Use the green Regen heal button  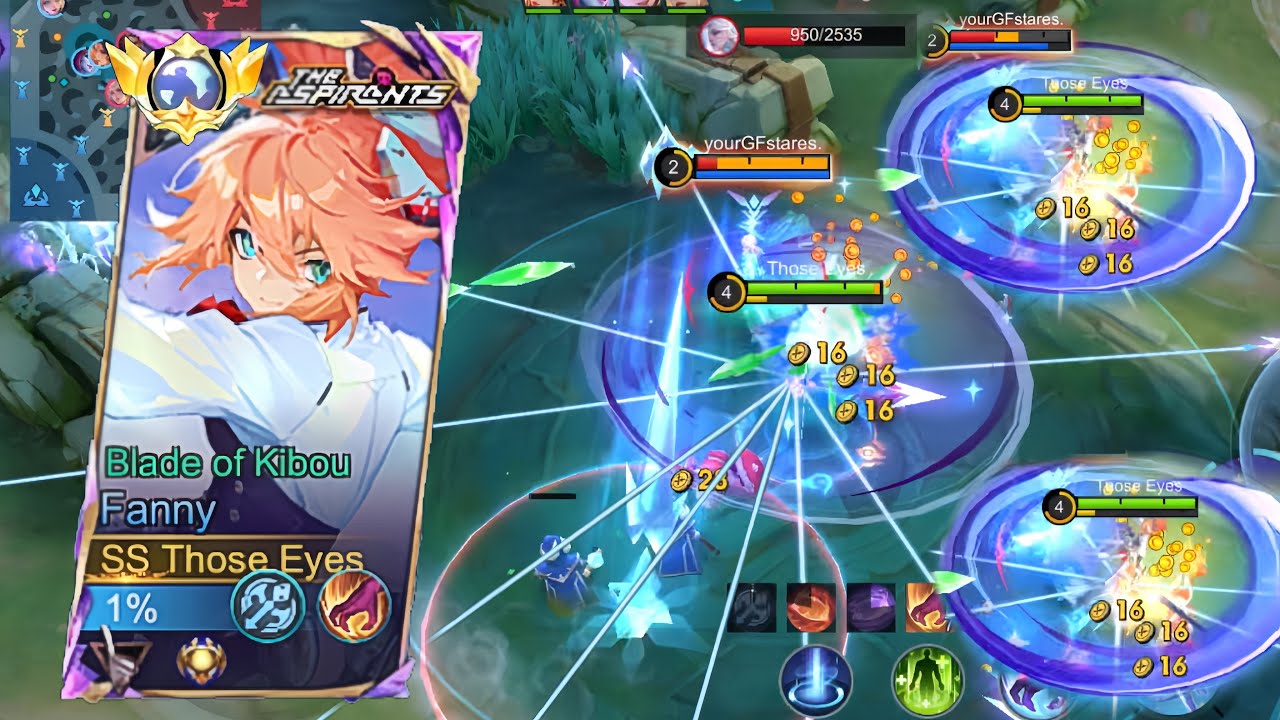tap(927, 679)
